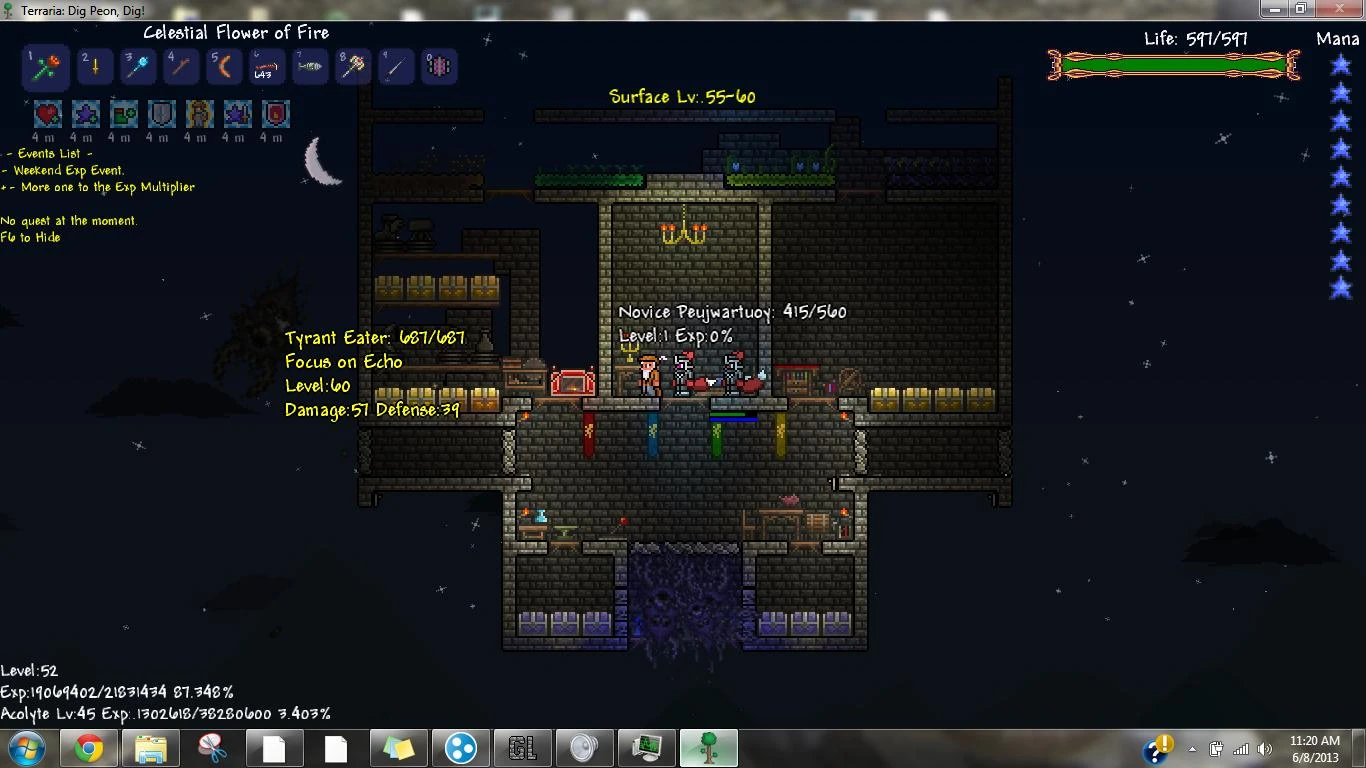Select the yellow sword in hotbar slot 2
1366x768 pixels.
pyautogui.click(x=95, y=67)
